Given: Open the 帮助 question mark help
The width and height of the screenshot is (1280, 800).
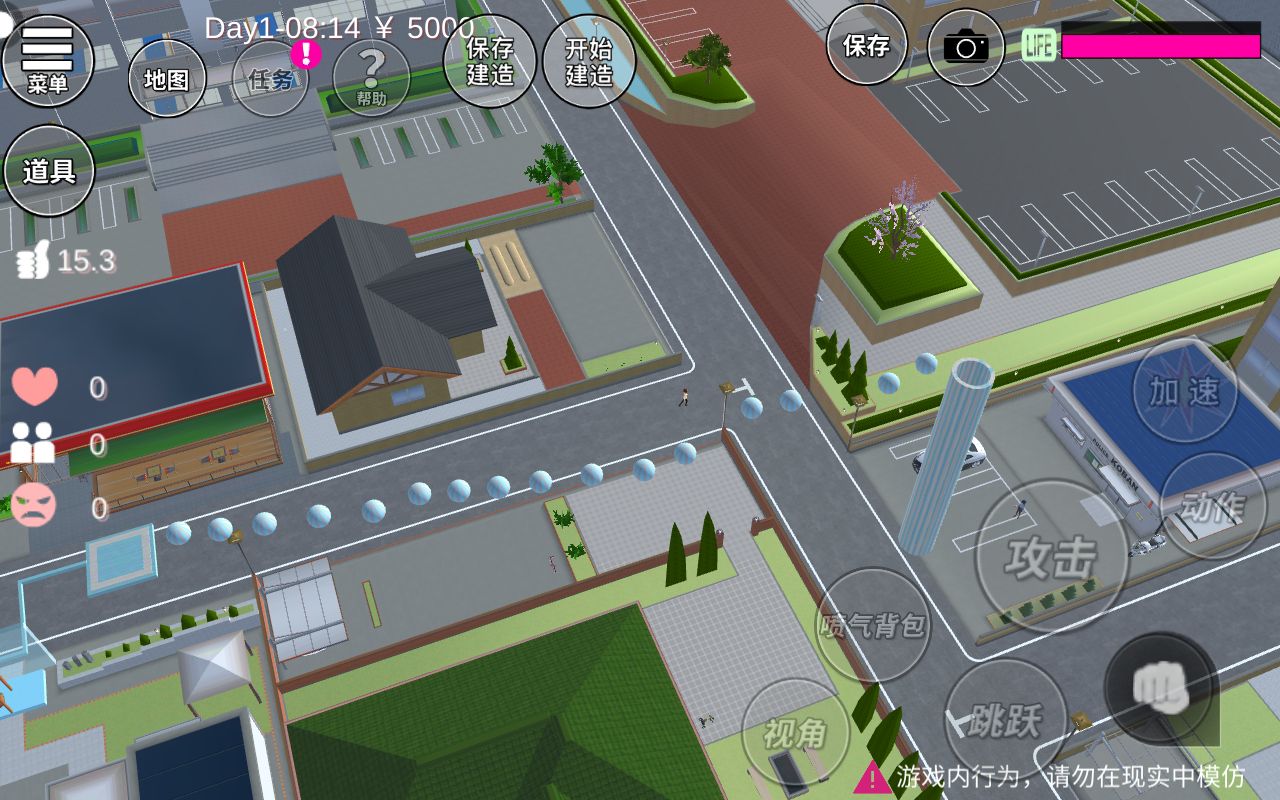Looking at the screenshot, I should click(x=371, y=77).
